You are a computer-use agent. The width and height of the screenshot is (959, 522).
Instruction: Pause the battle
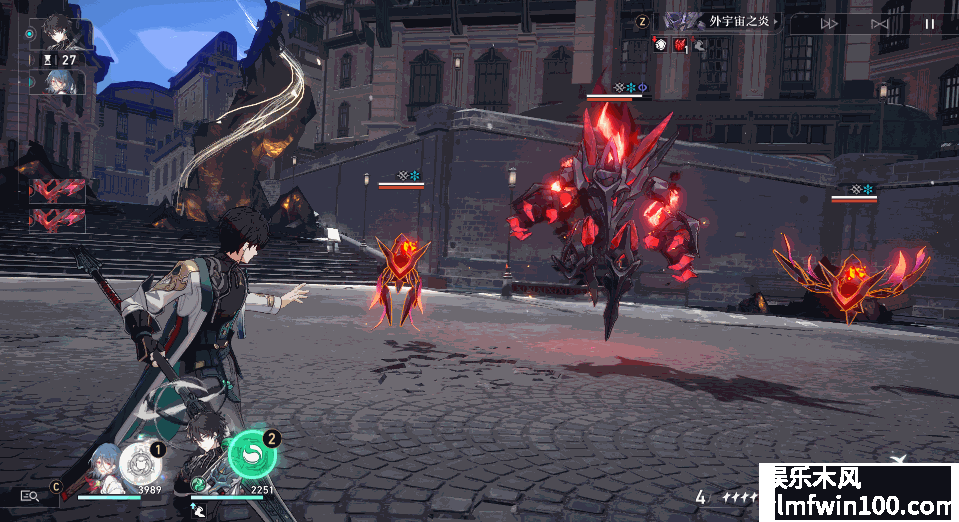(x=929, y=23)
